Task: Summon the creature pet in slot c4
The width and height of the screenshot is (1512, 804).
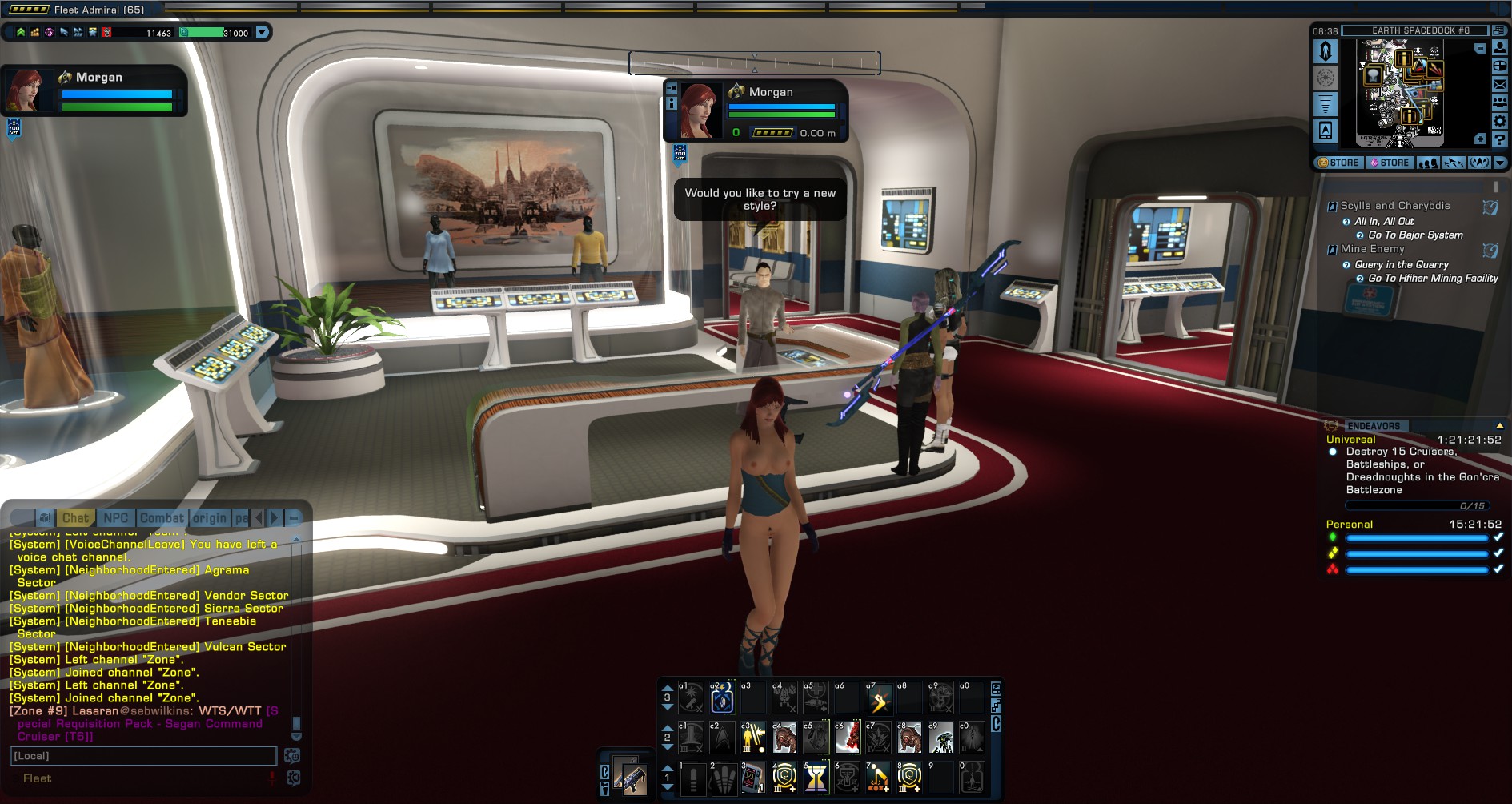Action: click(x=784, y=738)
